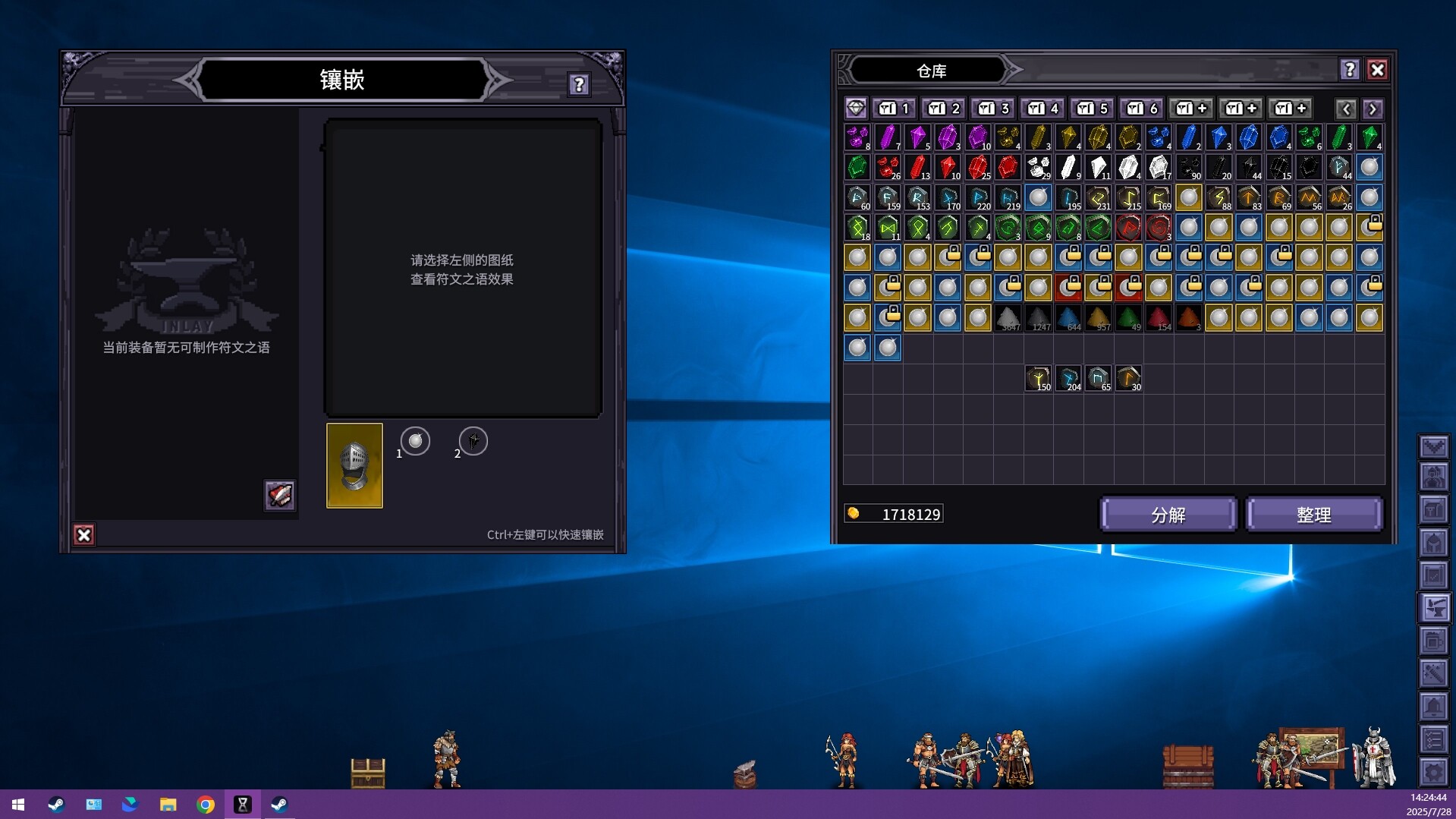The height and width of the screenshot is (819, 1456).
Task: Click the left arrow to view previous page
Action: coord(1347,109)
